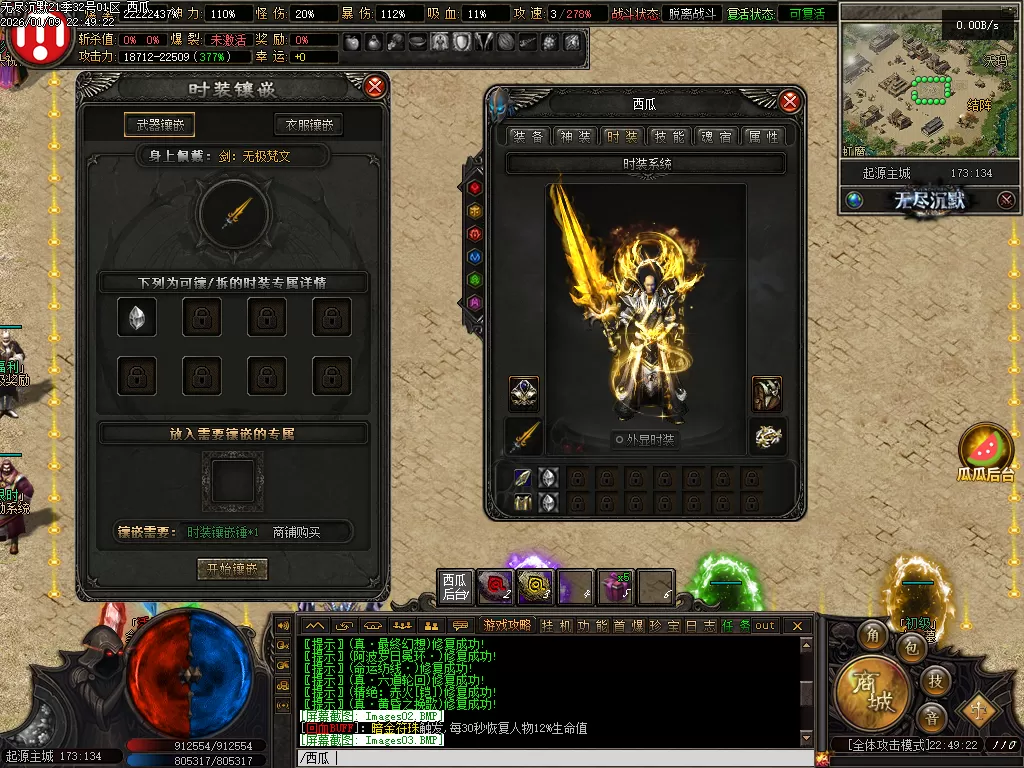Toggle the 外显时装 costume display option
1024x768 pixels.
coord(646,439)
